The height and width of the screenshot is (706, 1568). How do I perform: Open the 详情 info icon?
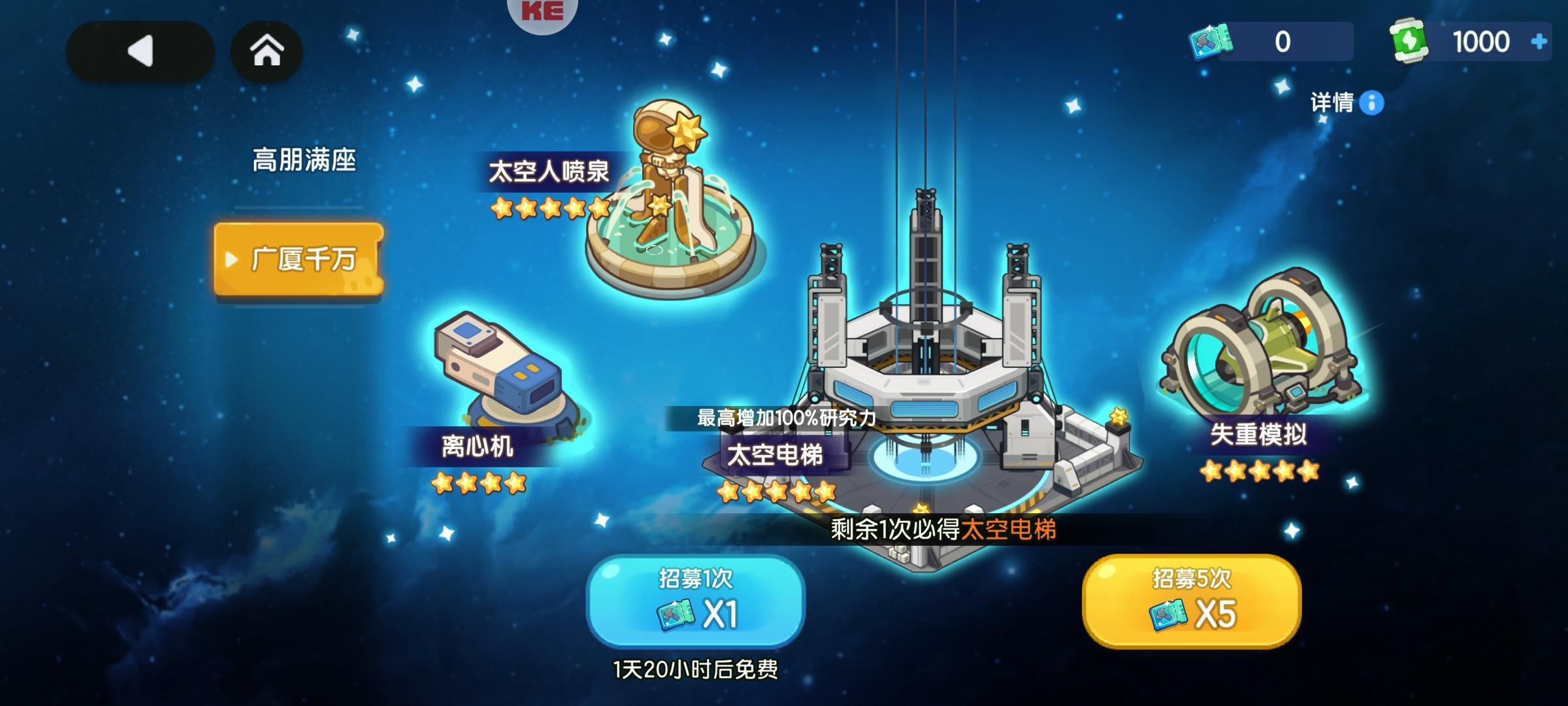click(x=1371, y=103)
